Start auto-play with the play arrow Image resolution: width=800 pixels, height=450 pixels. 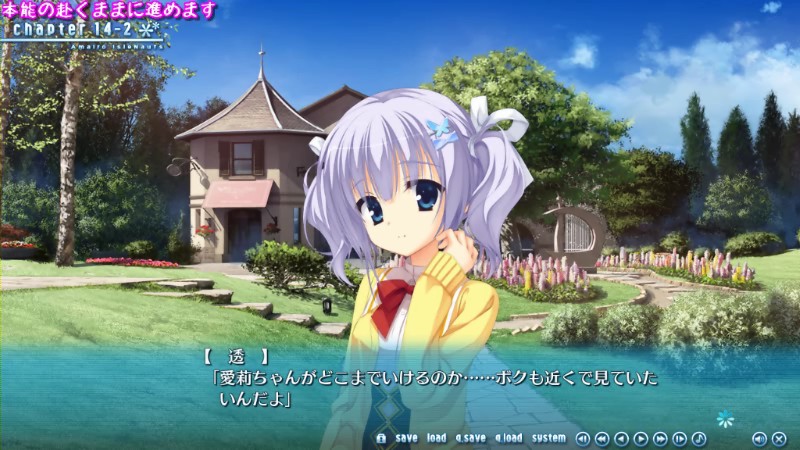tap(641, 438)
